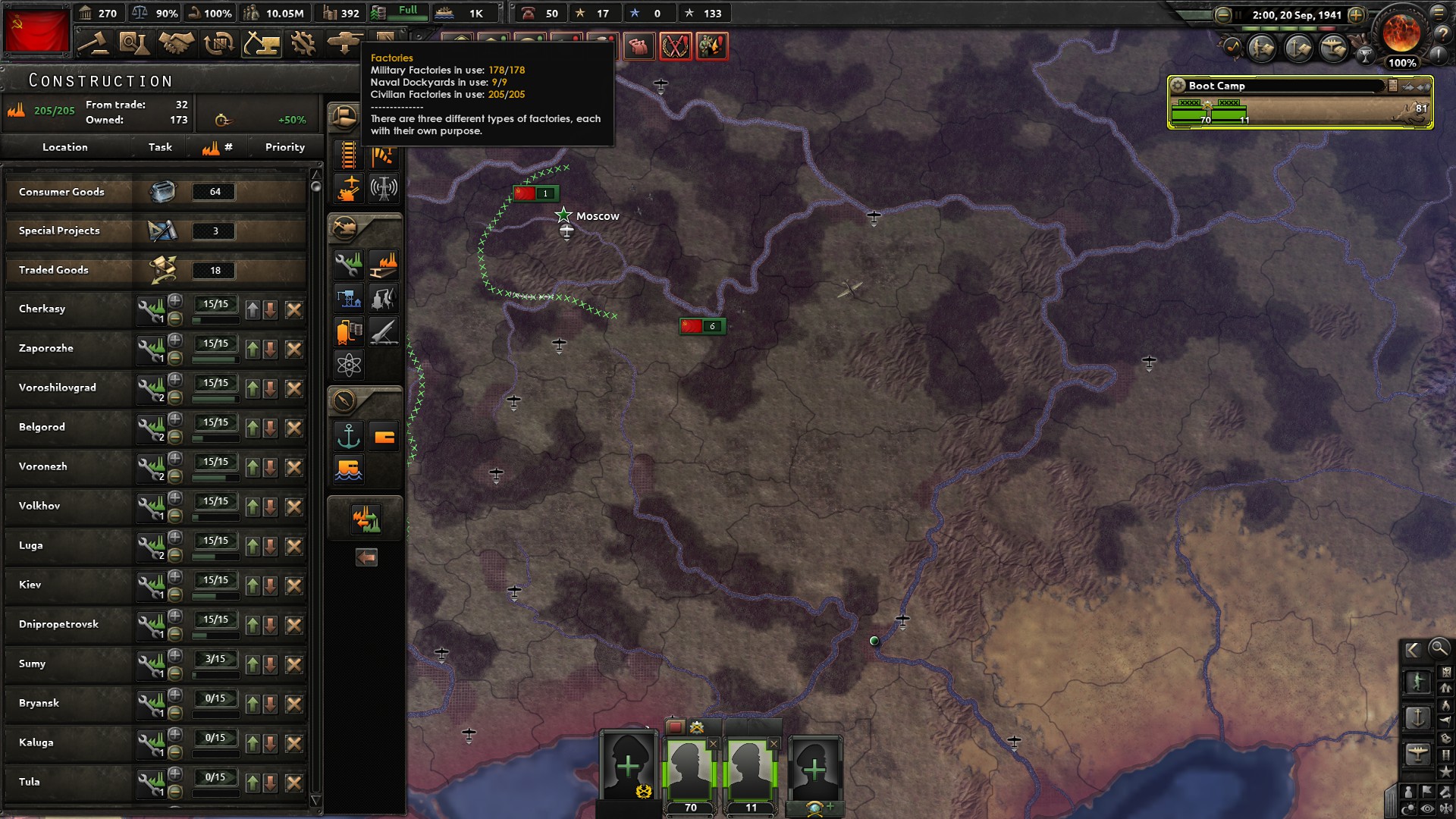Select the radar station construction icon
Image resolution: width=1456 pixels, height=819 pixels.
384,187
